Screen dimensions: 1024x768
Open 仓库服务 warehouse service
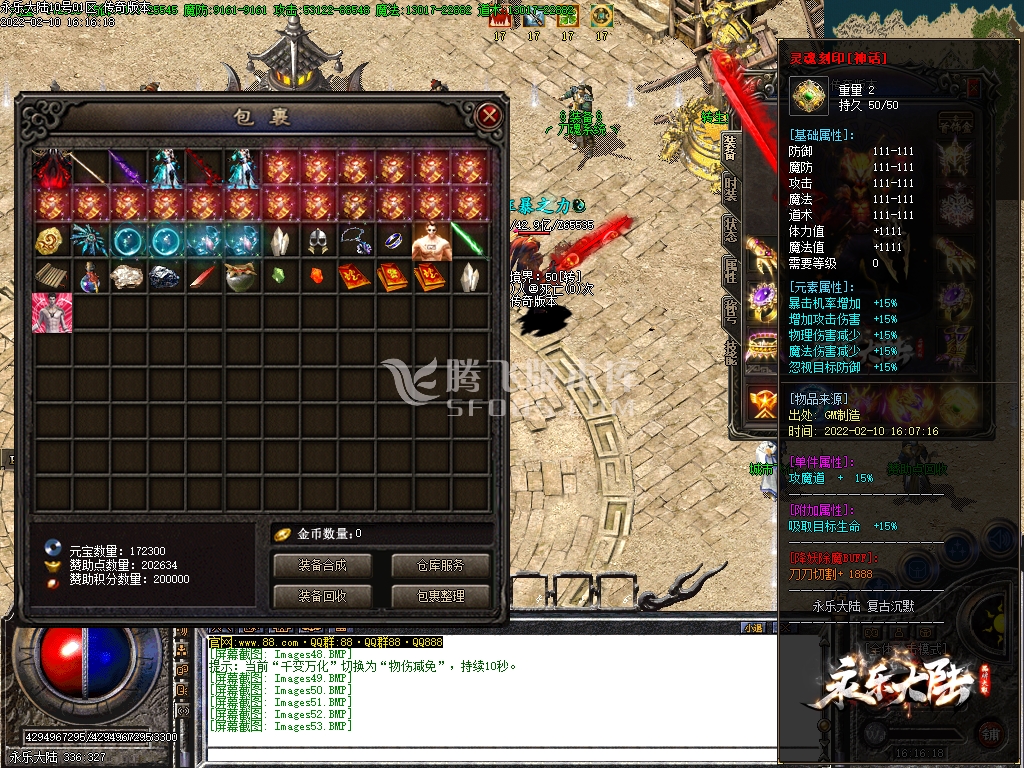coord(441,565)
